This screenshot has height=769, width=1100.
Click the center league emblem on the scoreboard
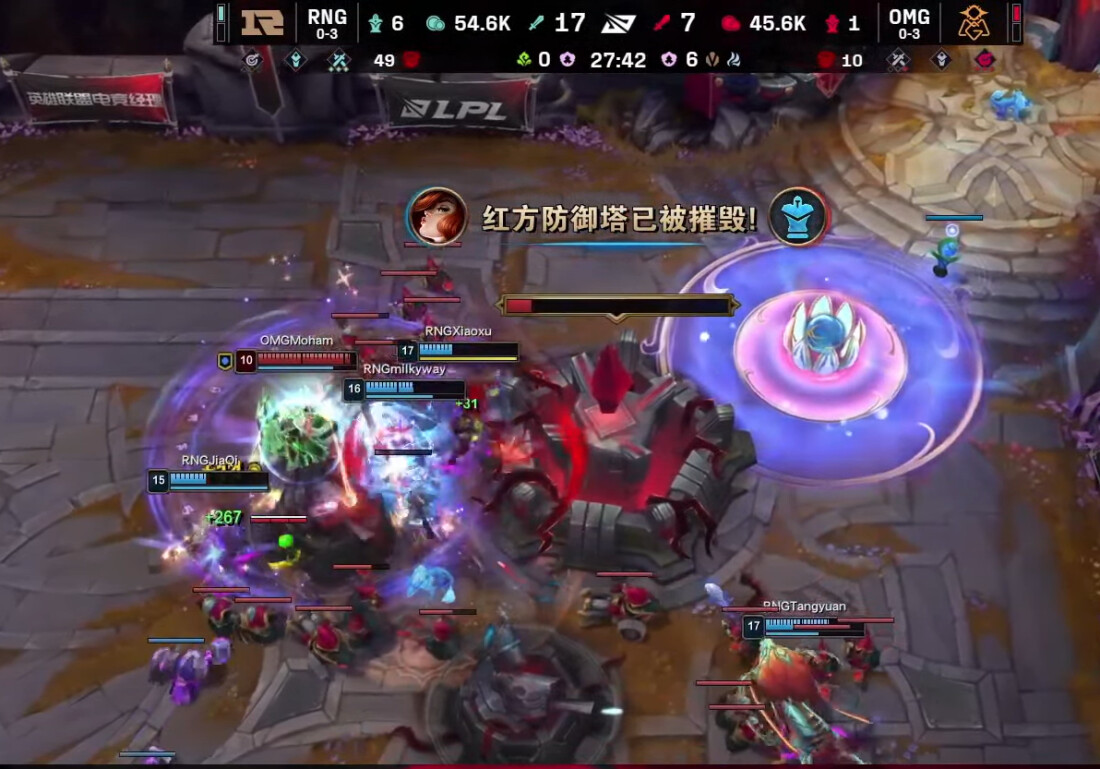pos(619,23)
